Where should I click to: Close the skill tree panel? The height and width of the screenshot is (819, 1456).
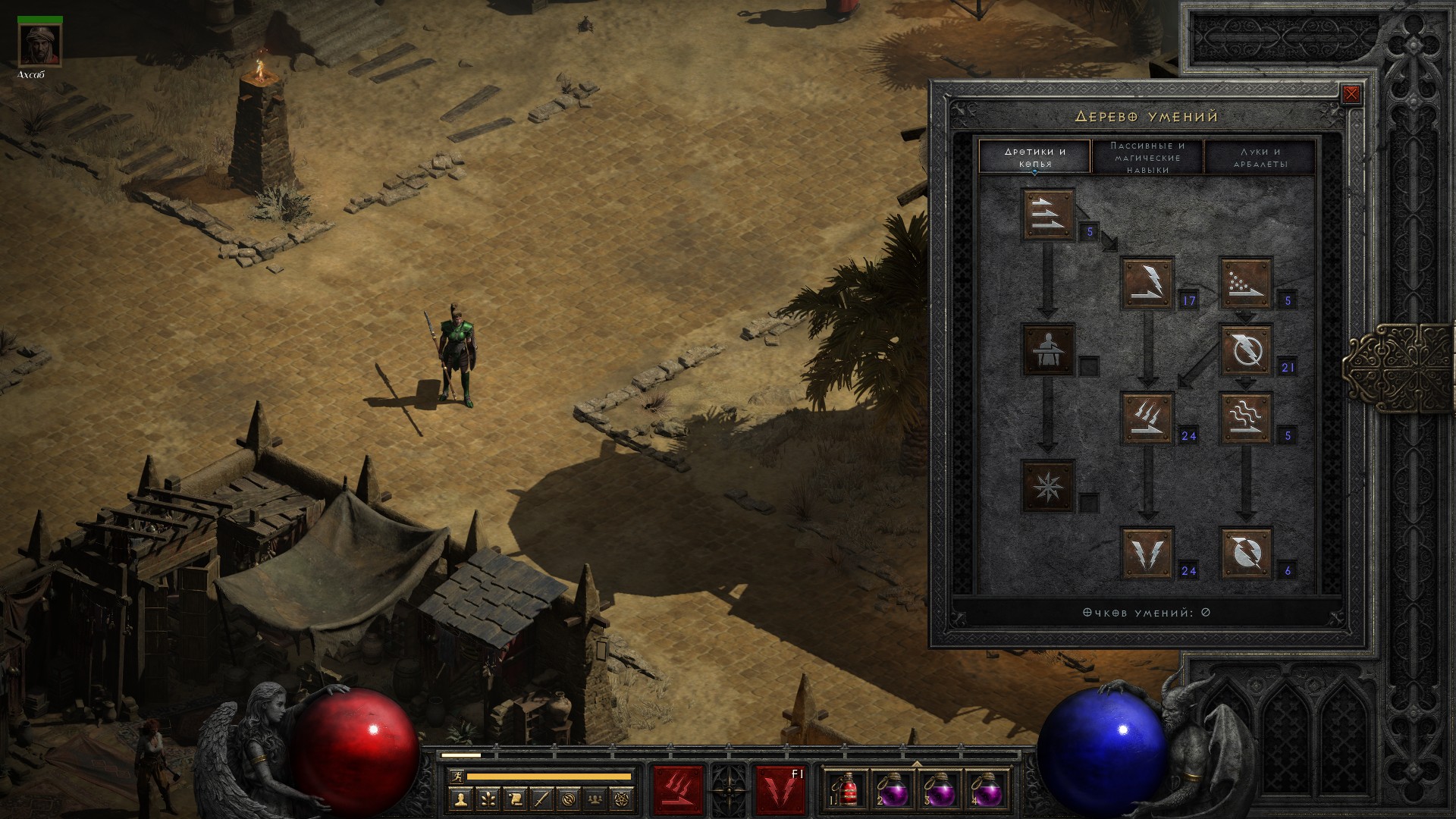click(x=1351, y=95)
